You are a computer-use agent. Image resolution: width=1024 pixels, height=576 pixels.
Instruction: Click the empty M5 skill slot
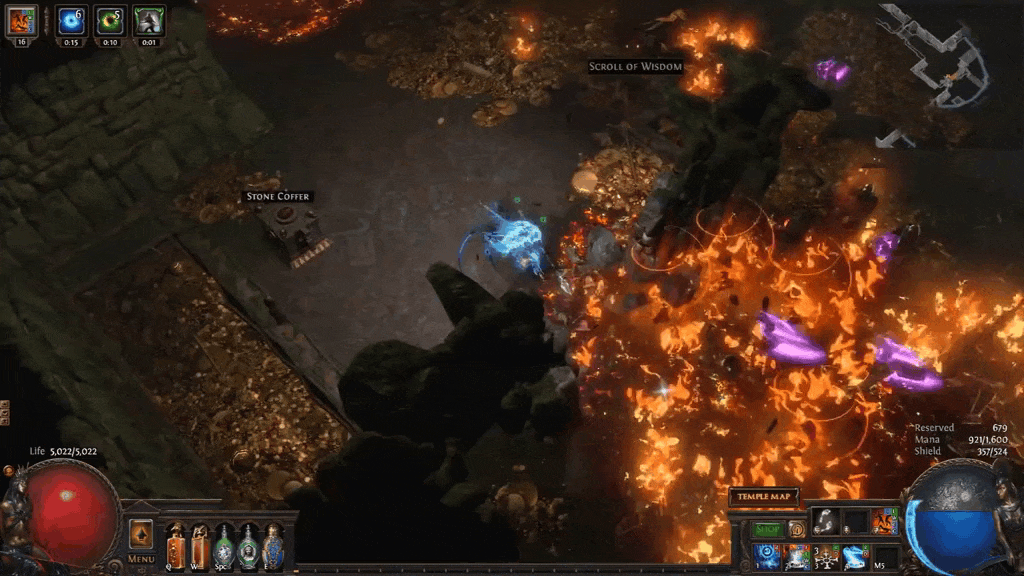click(886, 556)
